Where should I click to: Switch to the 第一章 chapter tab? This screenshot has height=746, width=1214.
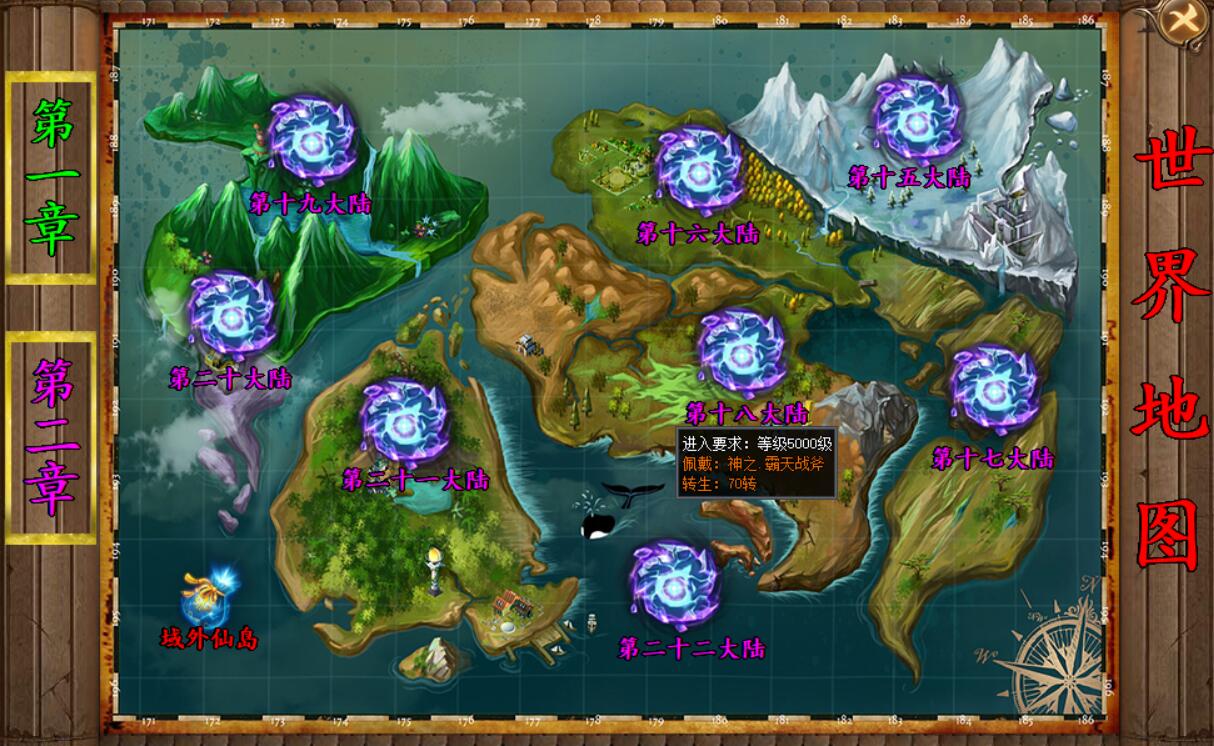pos(52,177)
